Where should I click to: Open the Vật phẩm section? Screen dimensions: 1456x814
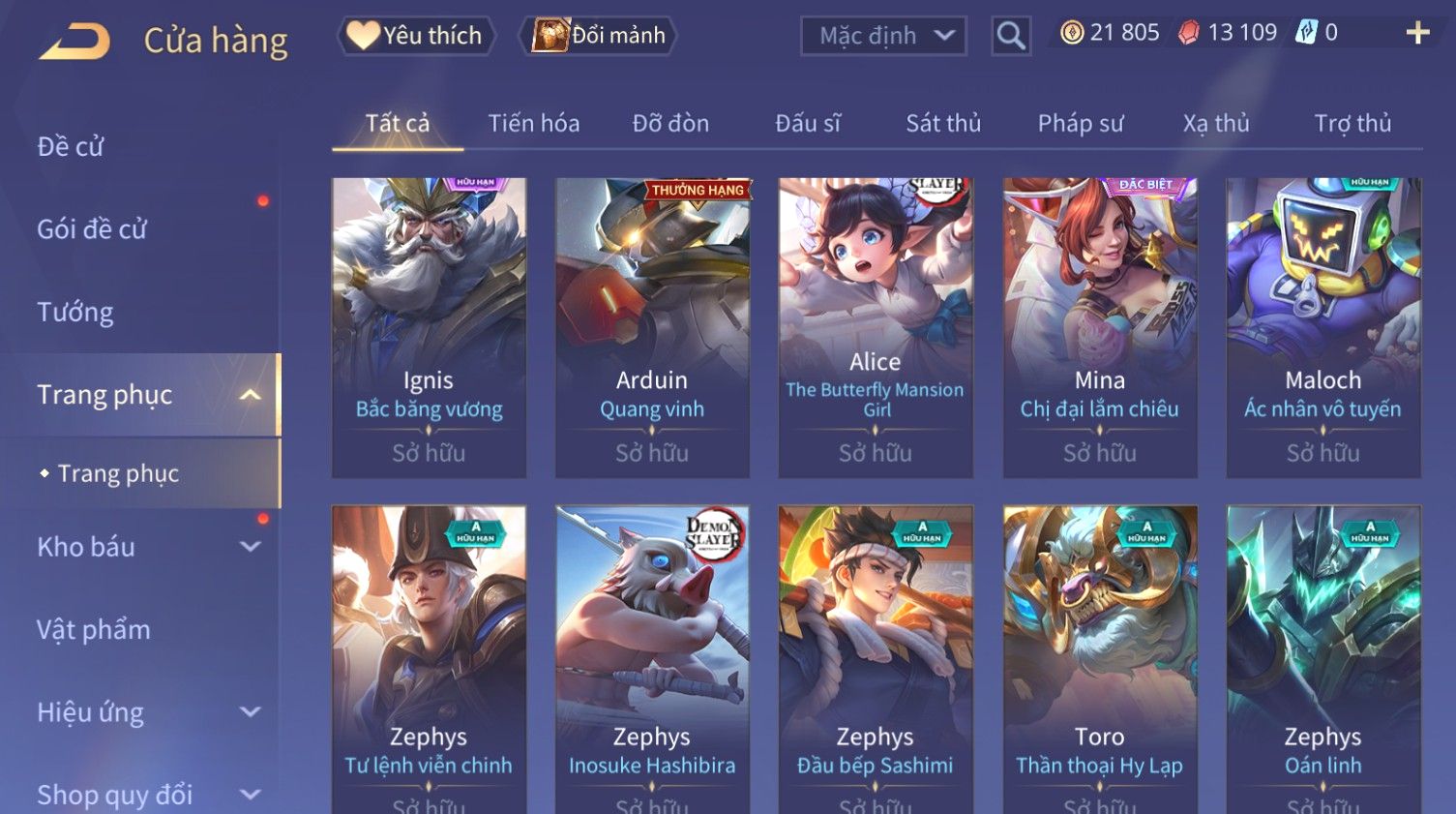[x=94, y=630]
